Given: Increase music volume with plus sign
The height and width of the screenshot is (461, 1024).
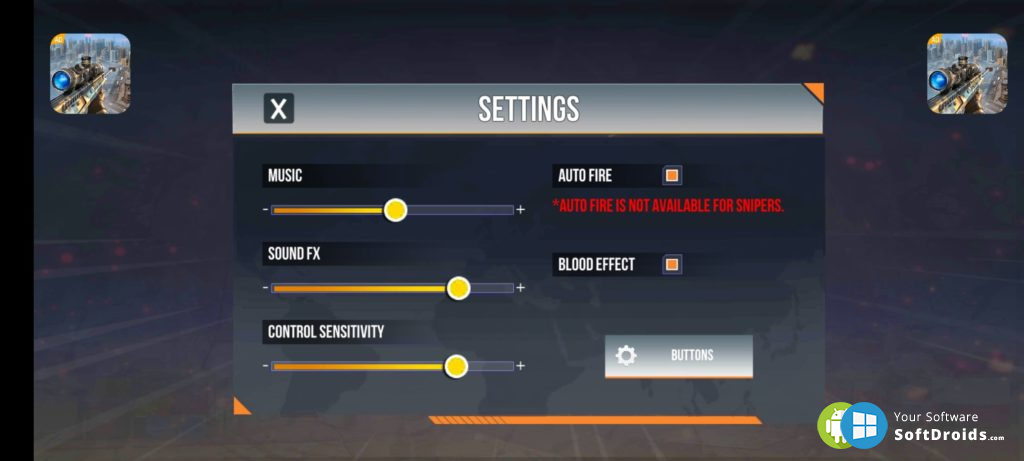Looking at the screenshot, I should coord(521,210).
